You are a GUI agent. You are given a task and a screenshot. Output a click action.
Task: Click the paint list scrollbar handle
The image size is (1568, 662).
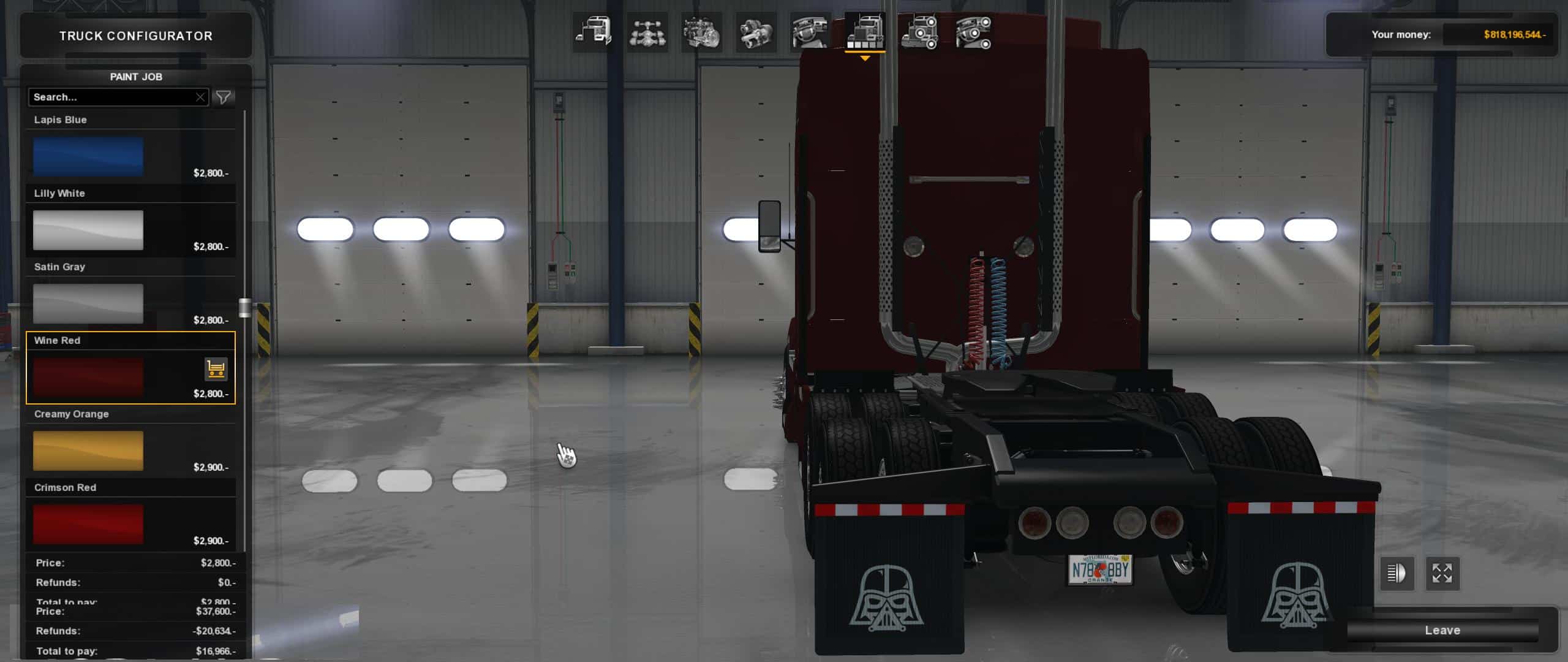244,308
